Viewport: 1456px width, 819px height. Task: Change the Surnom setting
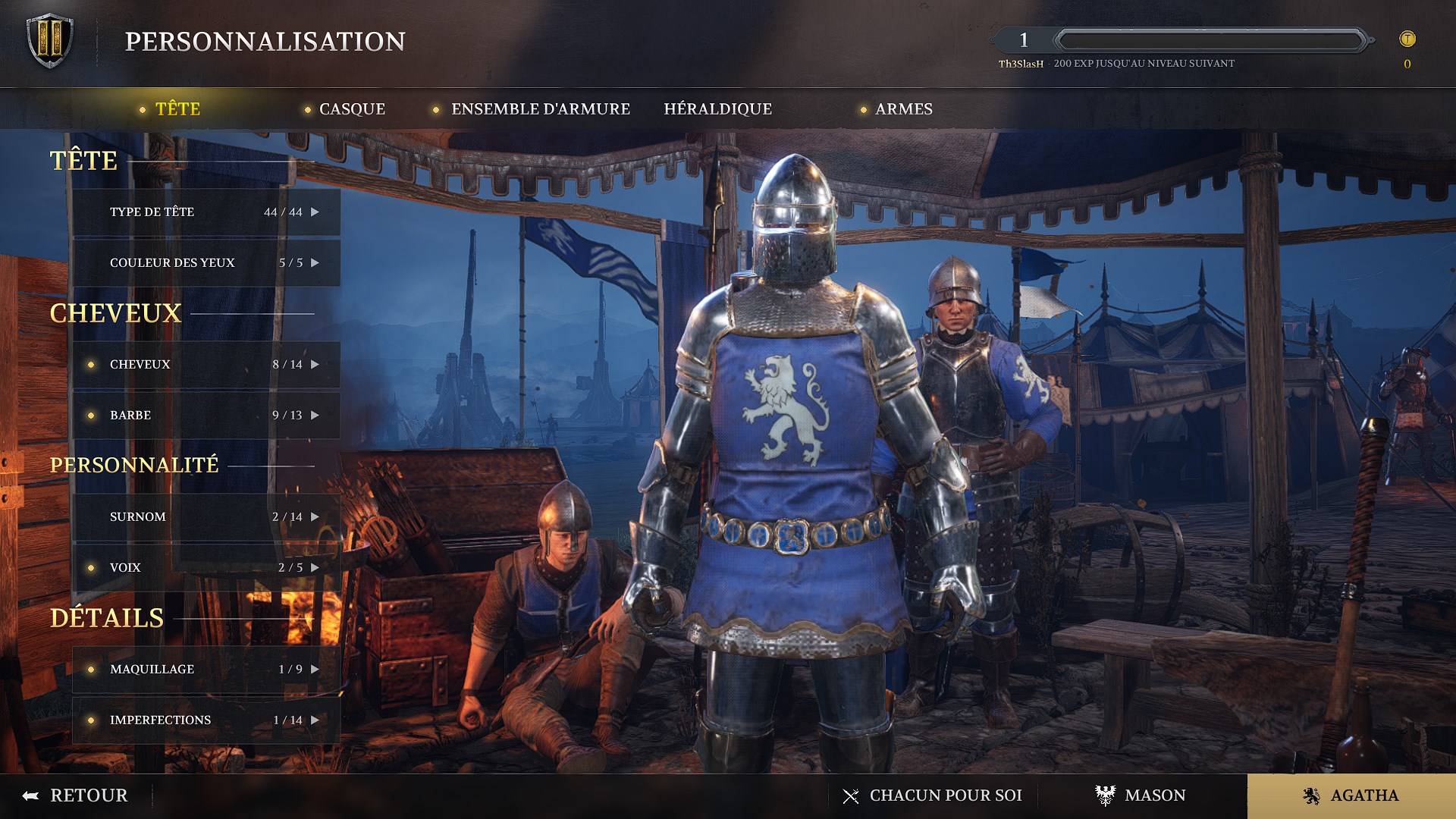(206, 517)
